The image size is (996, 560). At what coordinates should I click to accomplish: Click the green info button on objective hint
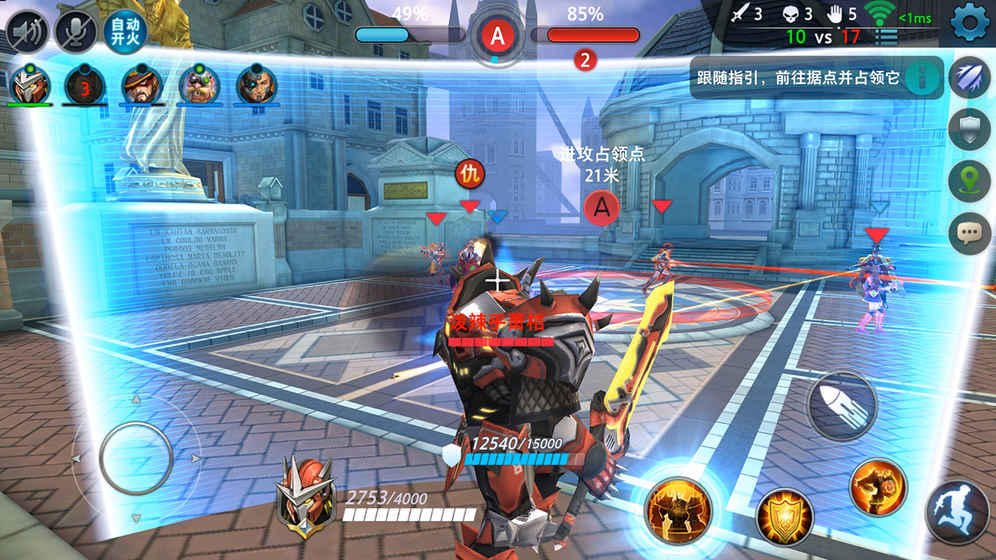pos(924,77)
